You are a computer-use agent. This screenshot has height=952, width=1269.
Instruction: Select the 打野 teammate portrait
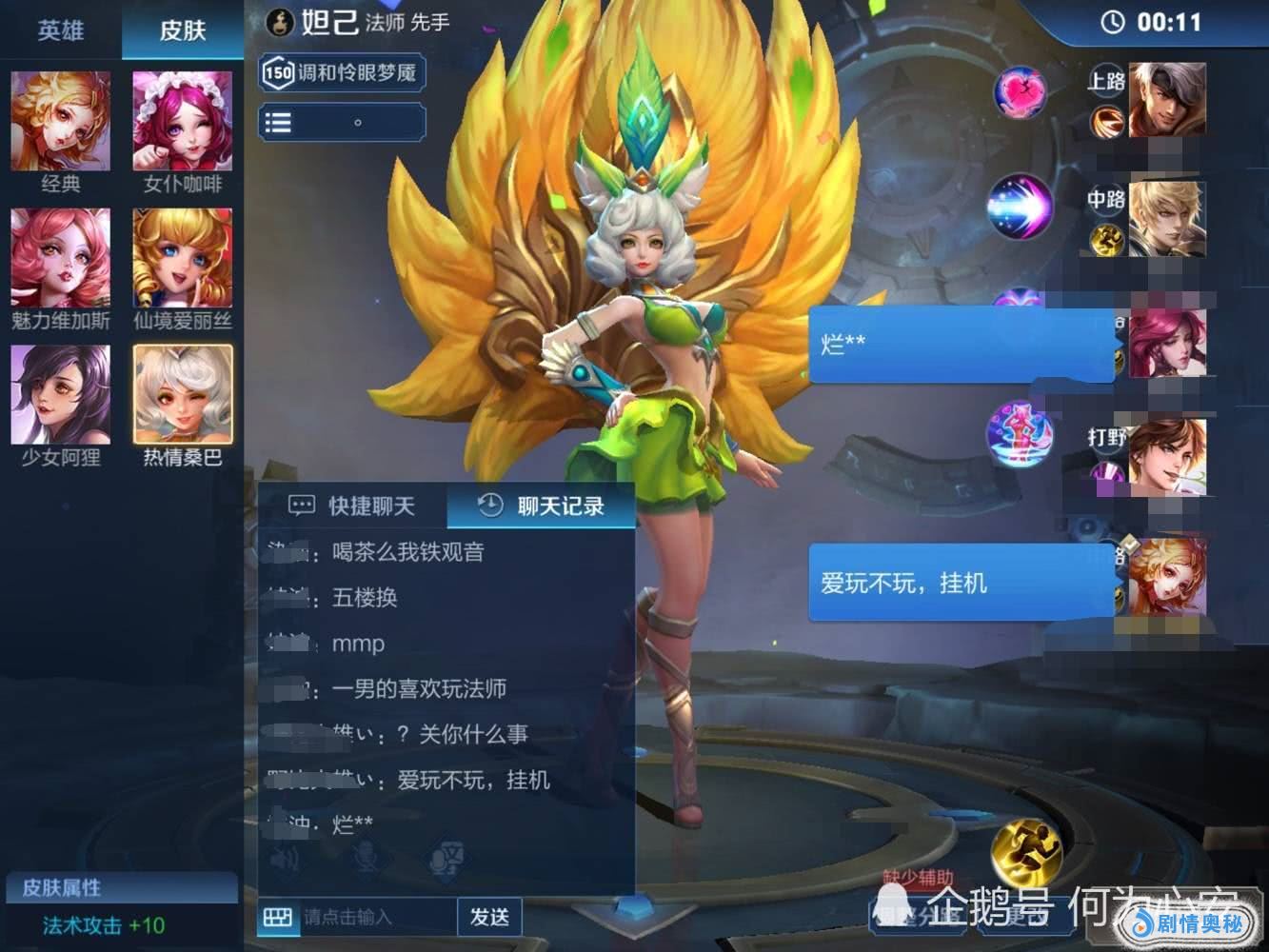click(1167, 458)
